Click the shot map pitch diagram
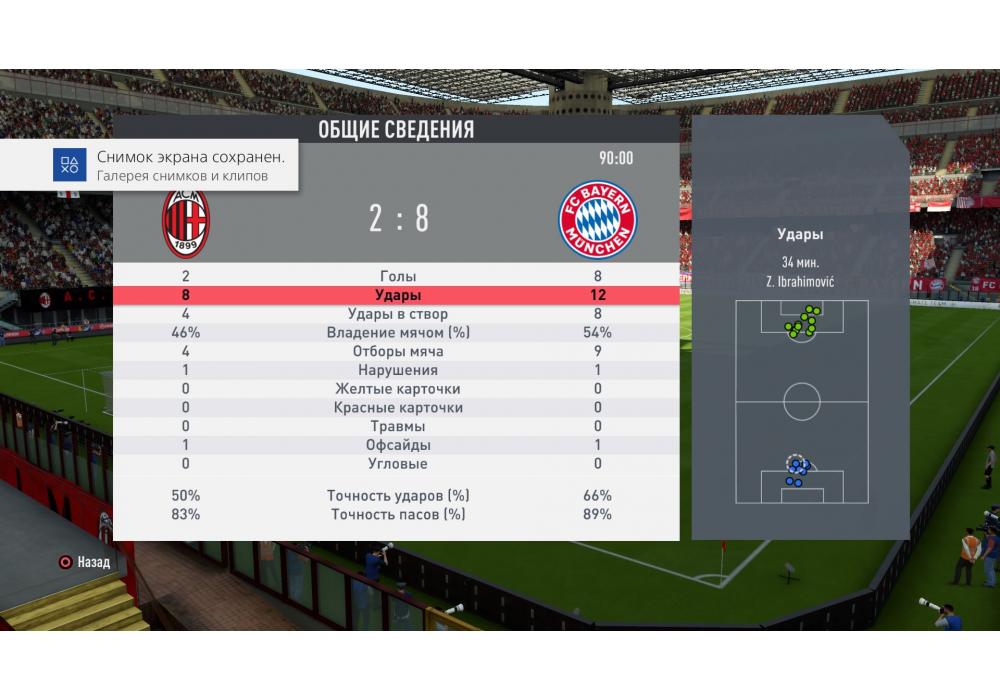 click(801, 402)
